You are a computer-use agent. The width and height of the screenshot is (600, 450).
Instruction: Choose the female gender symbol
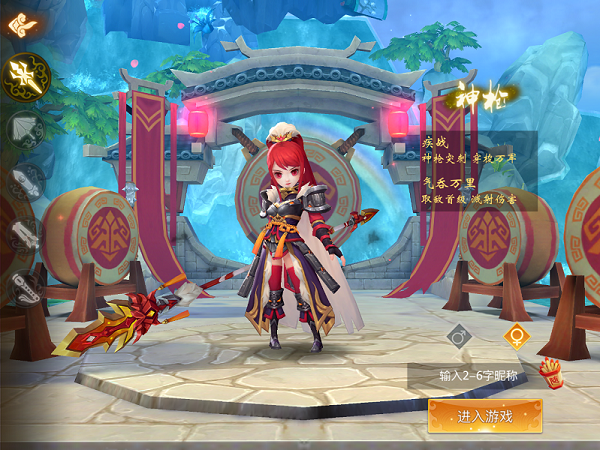click(516, 336)
